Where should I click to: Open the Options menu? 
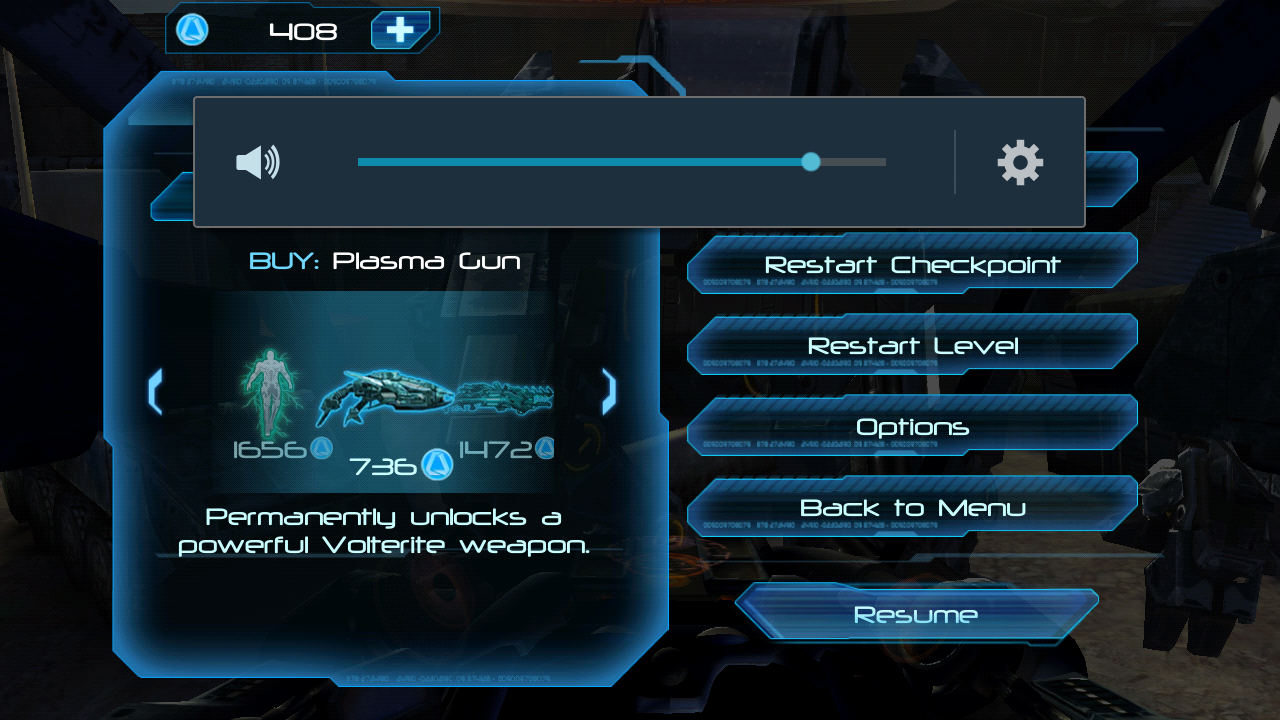[912, 427]
